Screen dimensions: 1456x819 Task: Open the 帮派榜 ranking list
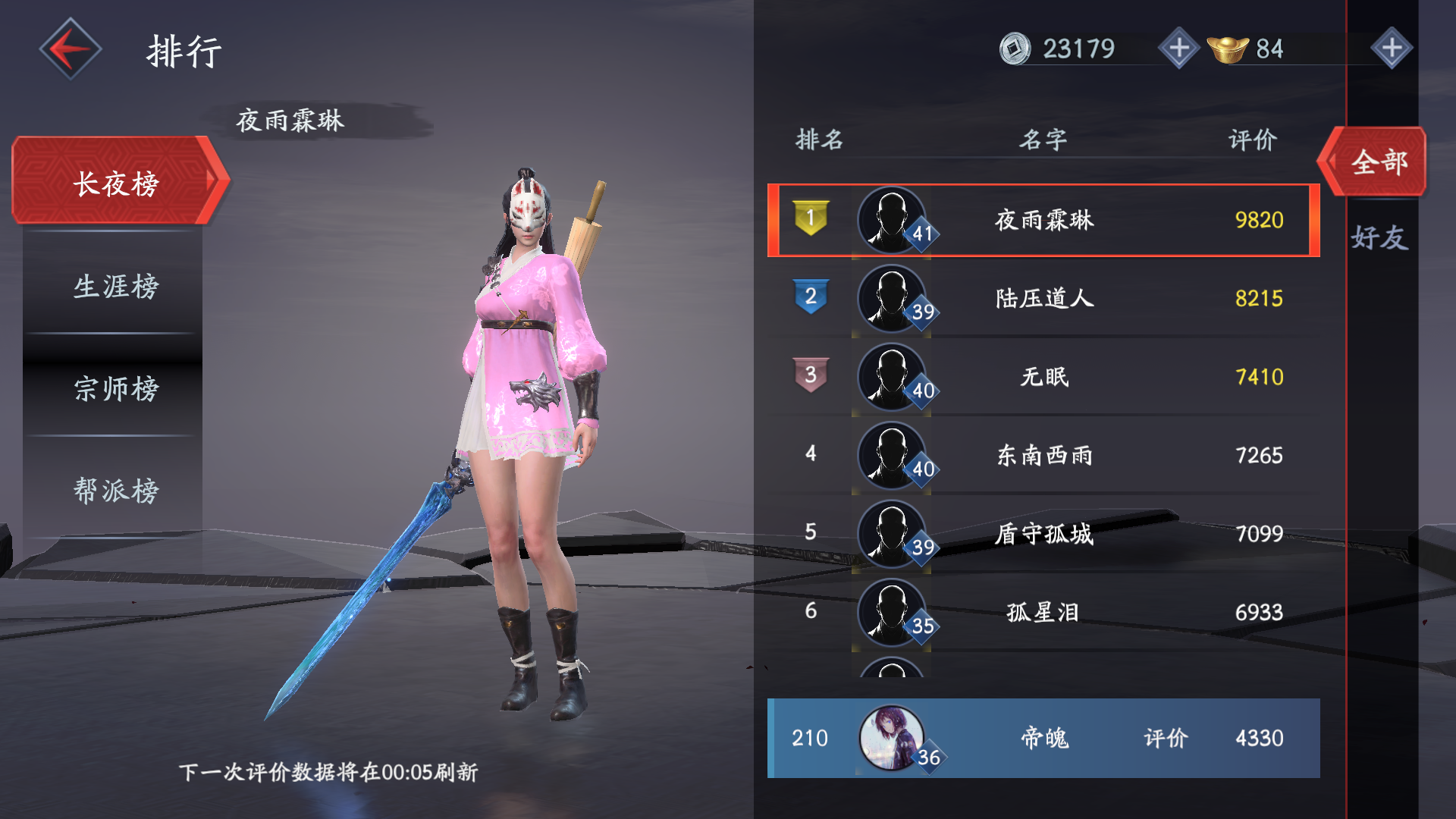tap(115, 490)
